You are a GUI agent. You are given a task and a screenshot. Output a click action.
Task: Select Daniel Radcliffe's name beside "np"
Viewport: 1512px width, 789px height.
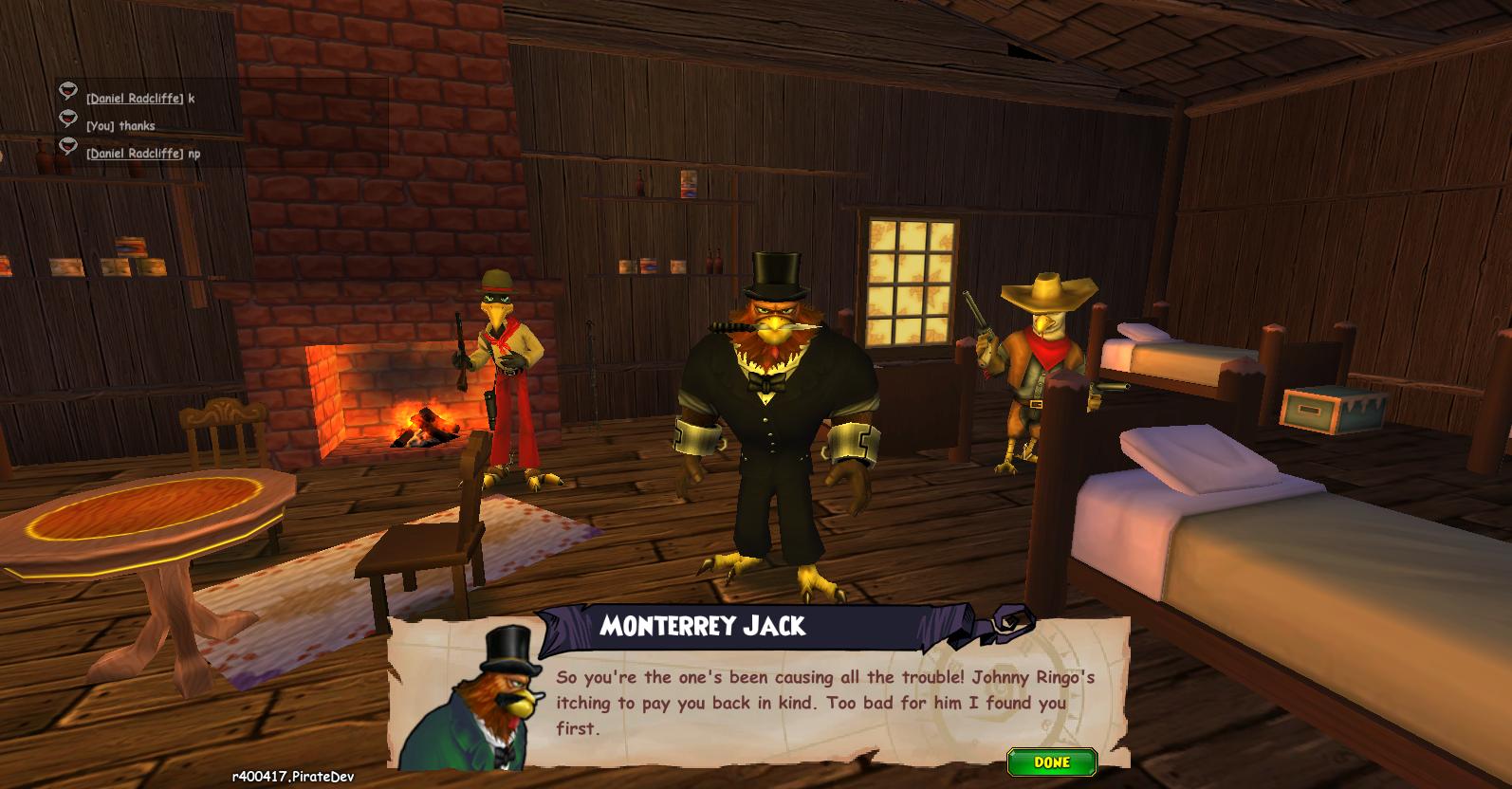point(135,154)
